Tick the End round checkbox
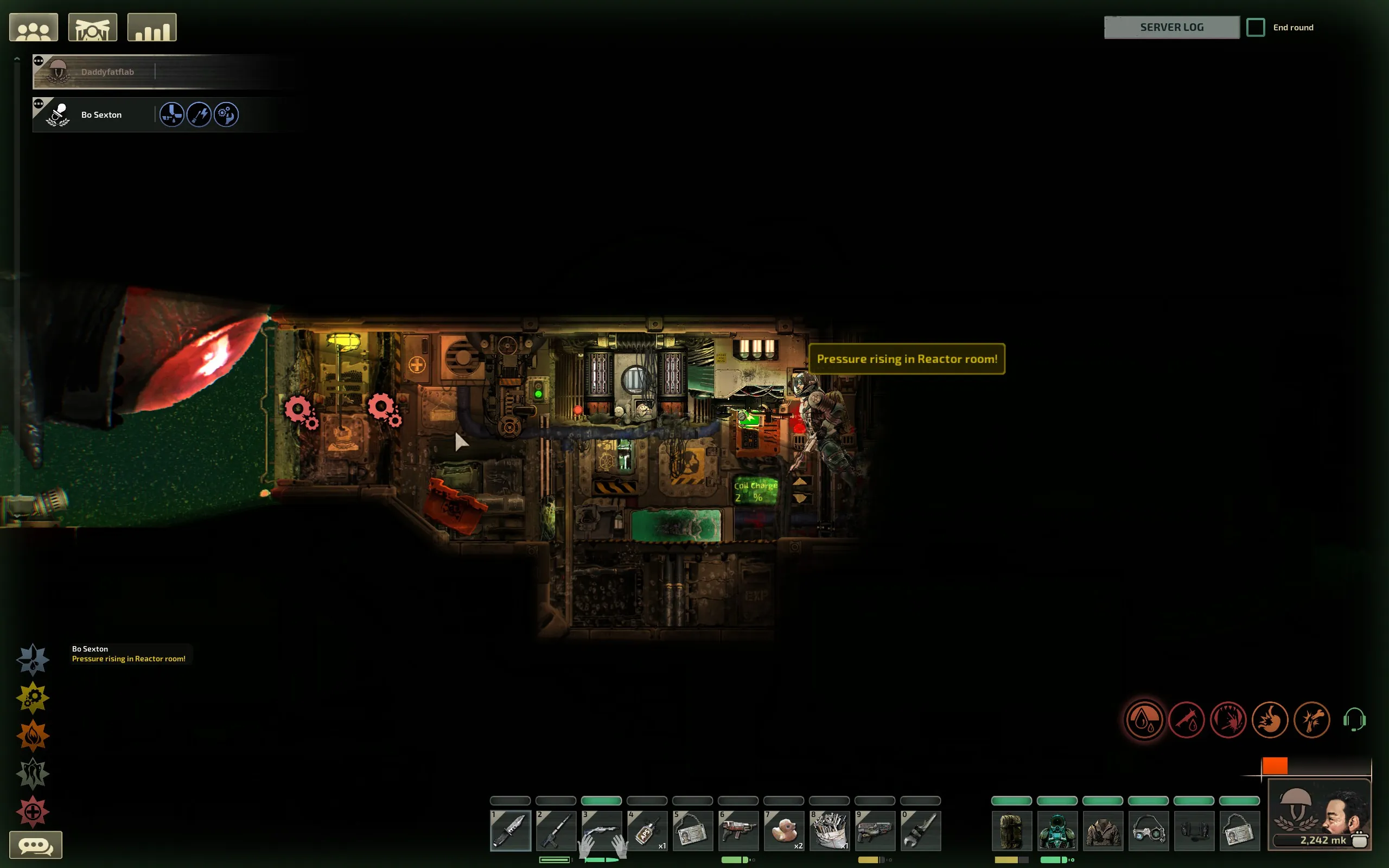Viewport: 1389px width, 868px height. [1256, 28]
